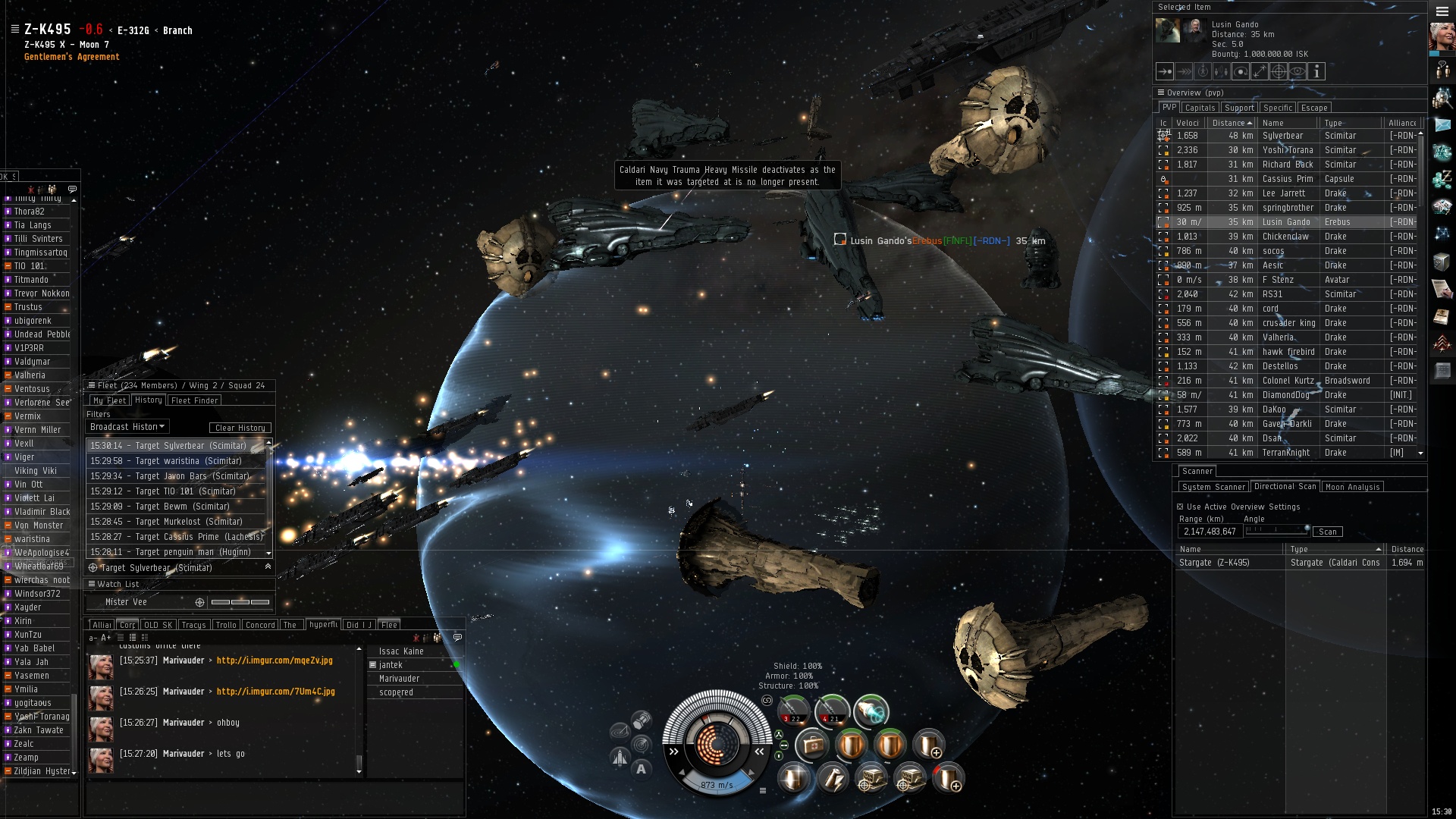Viewport: 1456px width, 819px height.
Task: Open the Support overview tab
Action: [x=1239, y=108]
